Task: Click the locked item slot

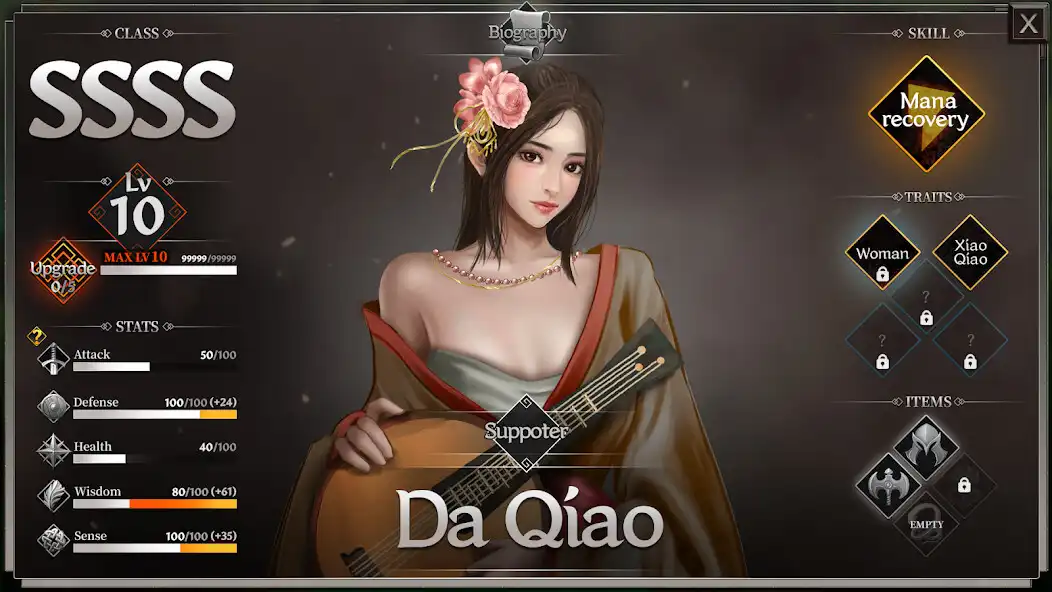Action: 964,485
